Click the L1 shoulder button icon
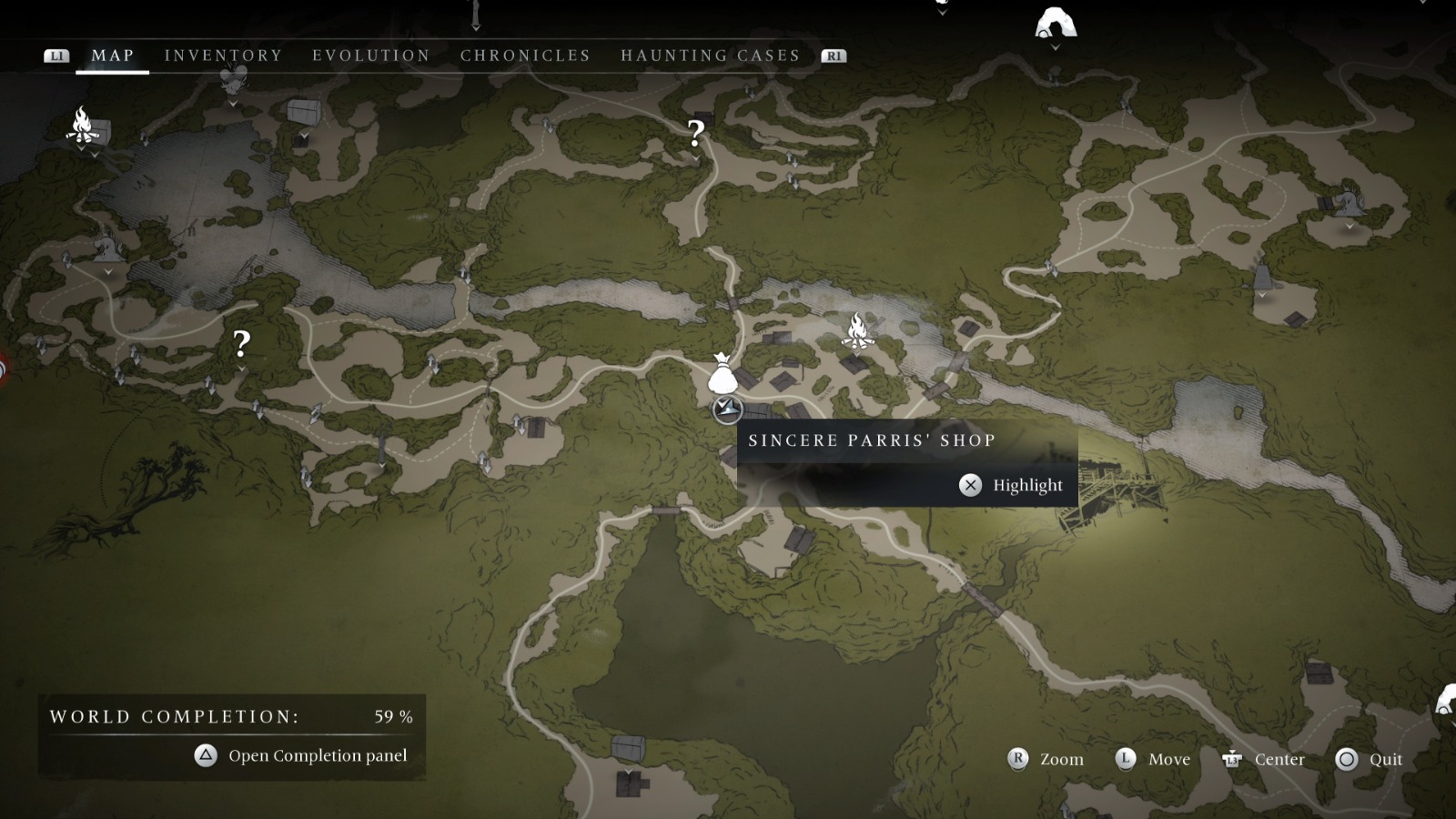Screen dimensions: 1456x819 [57, 56]
